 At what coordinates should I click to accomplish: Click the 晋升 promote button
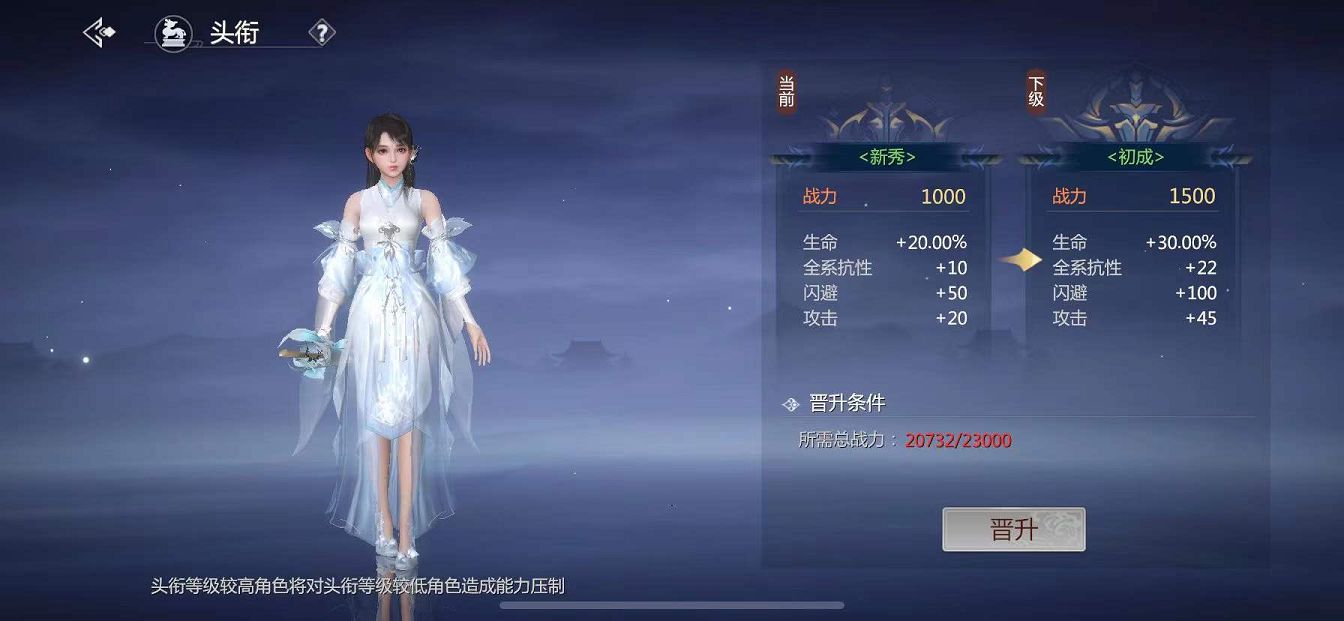(1013, 529)
